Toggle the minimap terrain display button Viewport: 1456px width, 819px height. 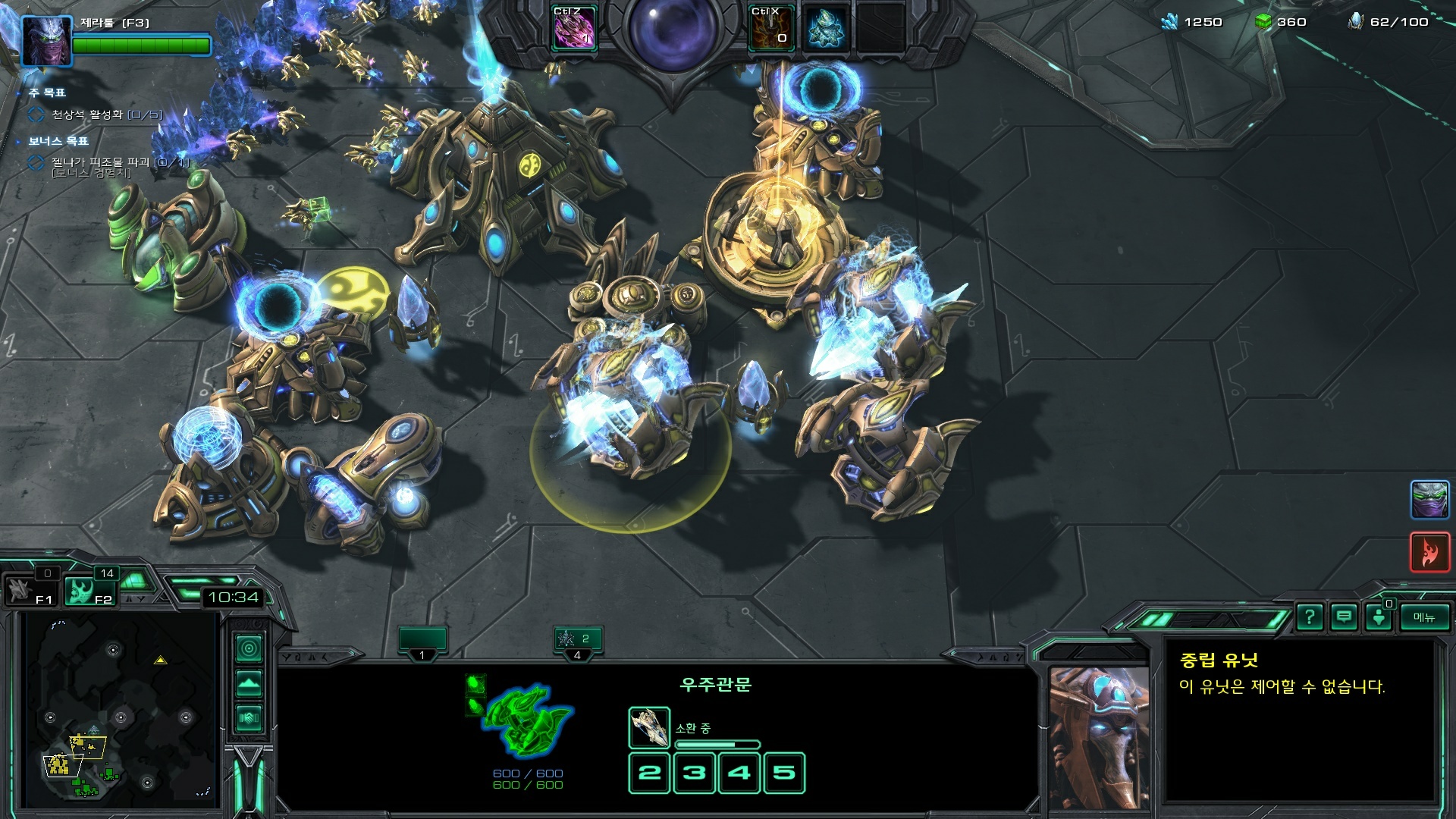click(x=249, y=683)
